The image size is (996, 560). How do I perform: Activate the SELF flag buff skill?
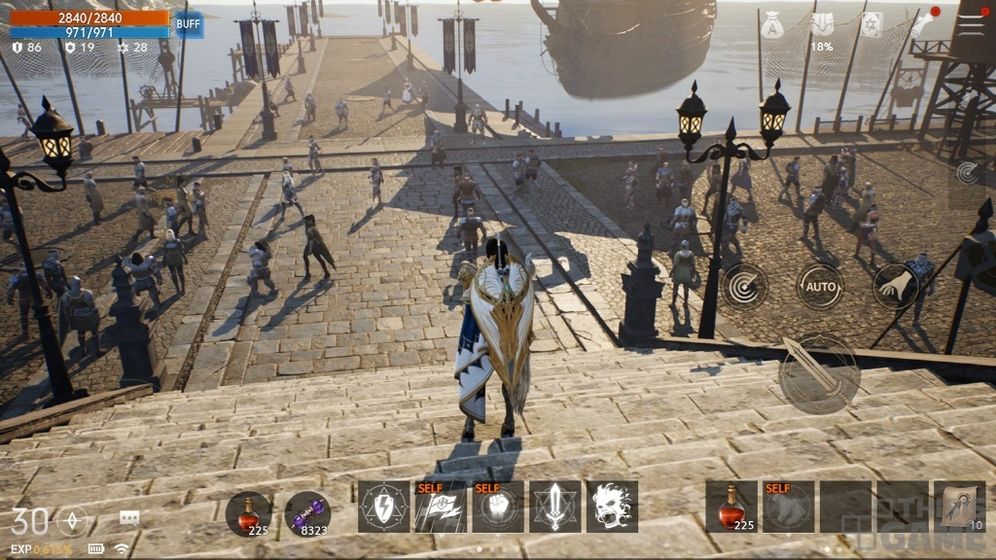440,507
